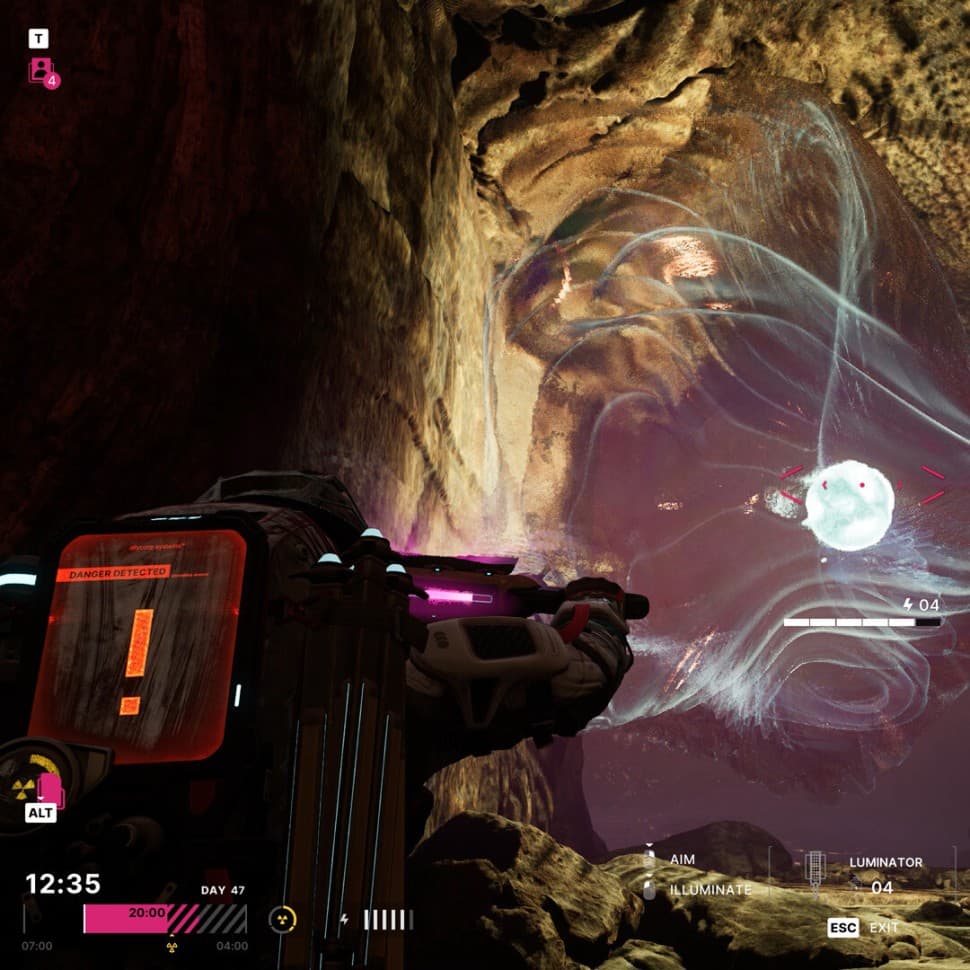
Task: Click the Luminator tool icon
Action: (x=815, y=869)
